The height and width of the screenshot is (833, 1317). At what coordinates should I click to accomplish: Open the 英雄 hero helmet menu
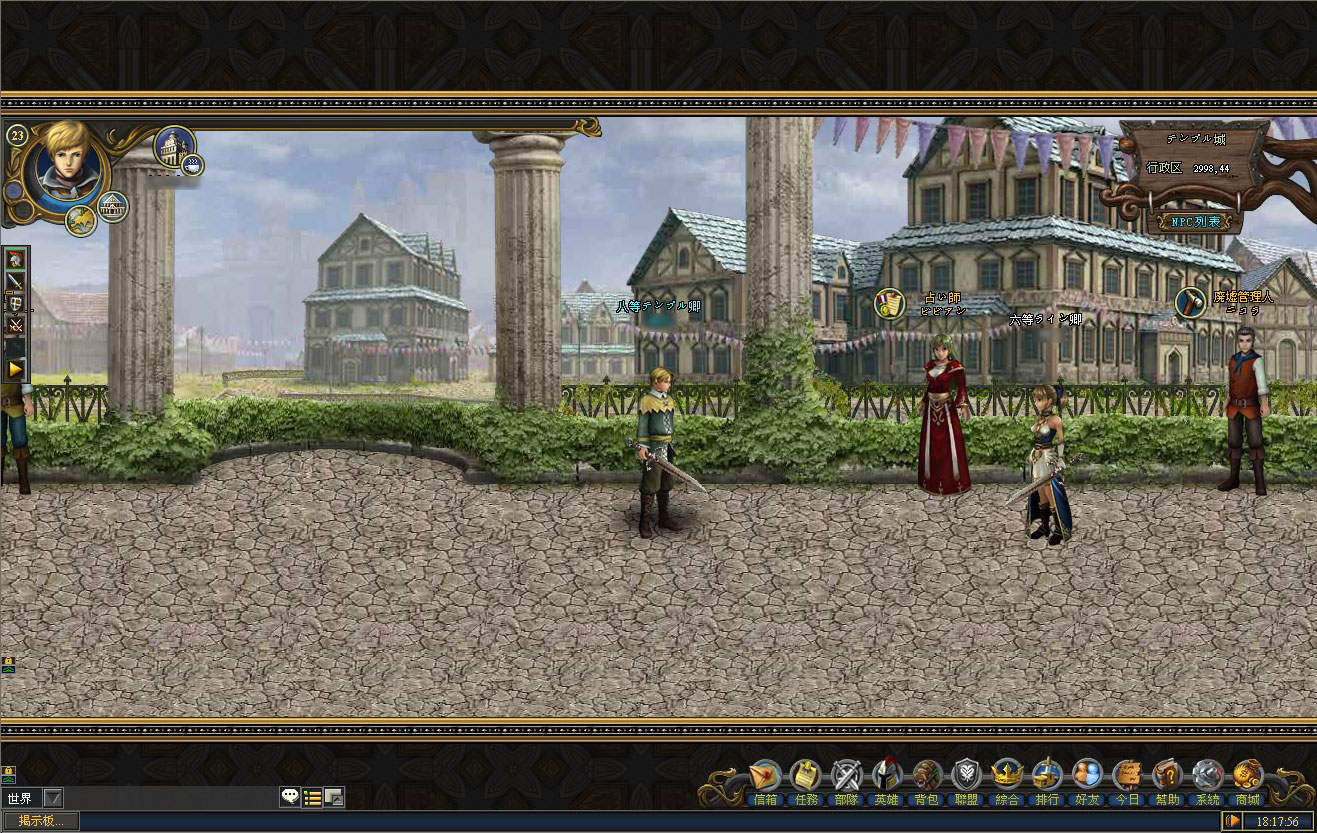[x=886, y=777]
